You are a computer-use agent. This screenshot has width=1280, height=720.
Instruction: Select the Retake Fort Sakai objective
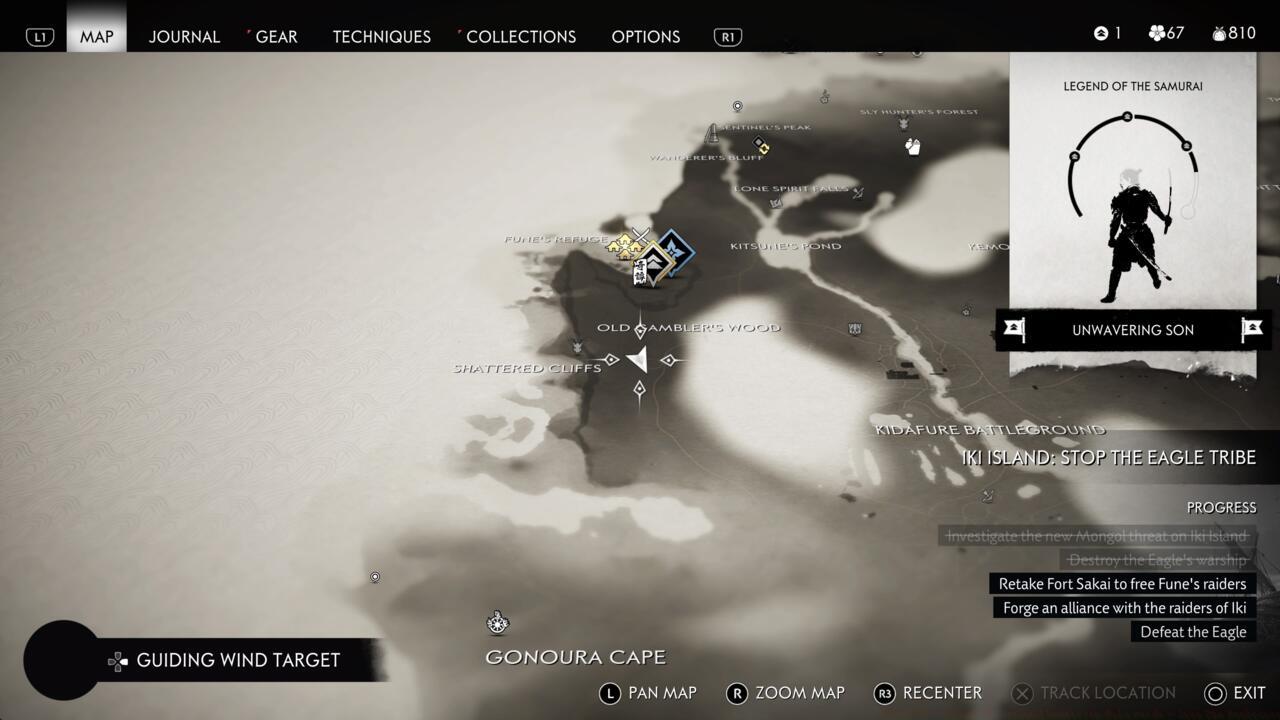pyautogui.click(x=1122, y=584)
